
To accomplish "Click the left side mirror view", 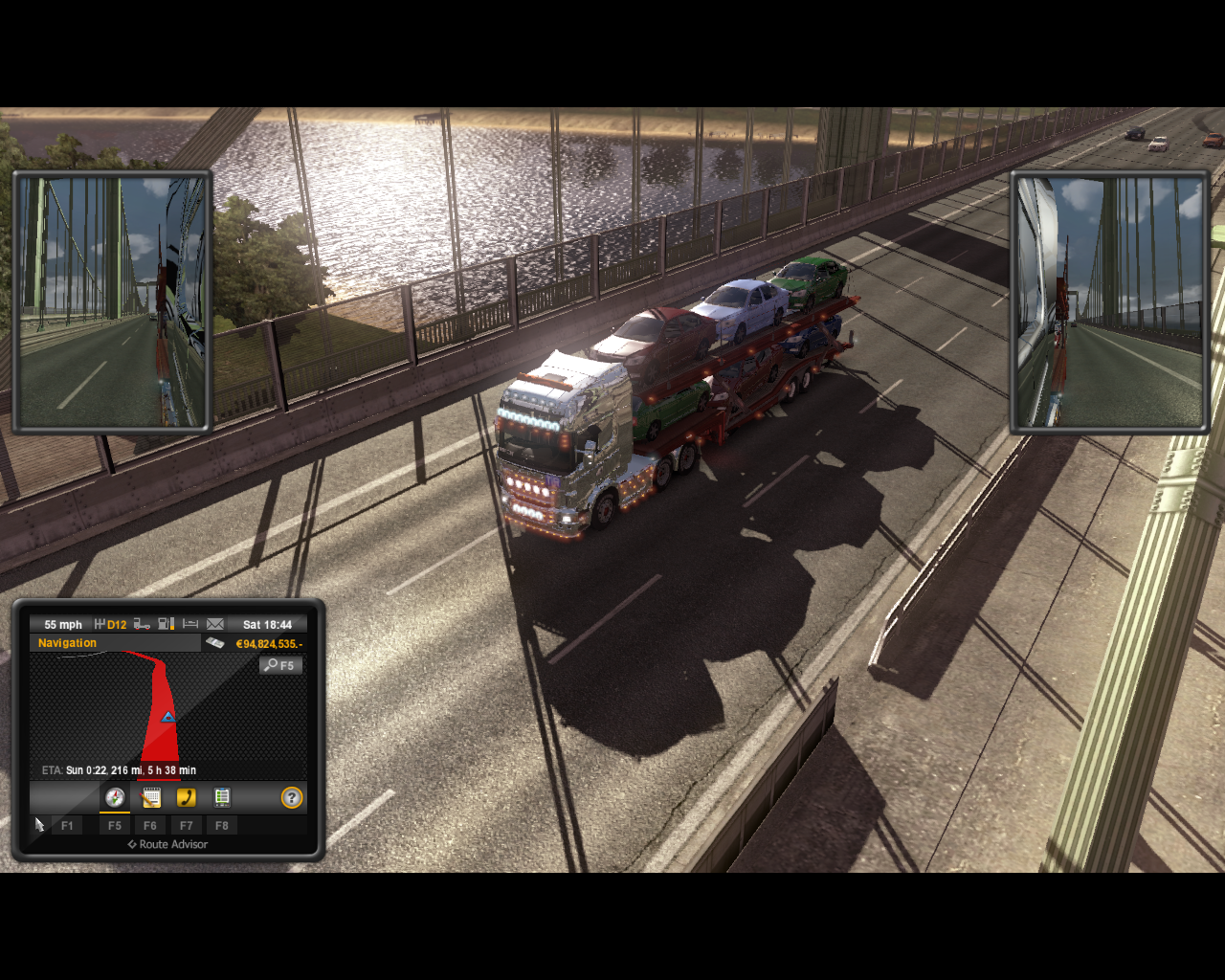I will [112, 301].
